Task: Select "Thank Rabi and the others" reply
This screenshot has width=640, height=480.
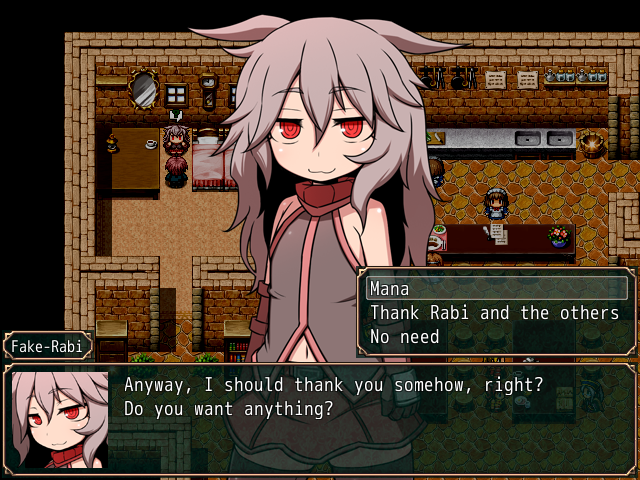Action: click(495, 313)
